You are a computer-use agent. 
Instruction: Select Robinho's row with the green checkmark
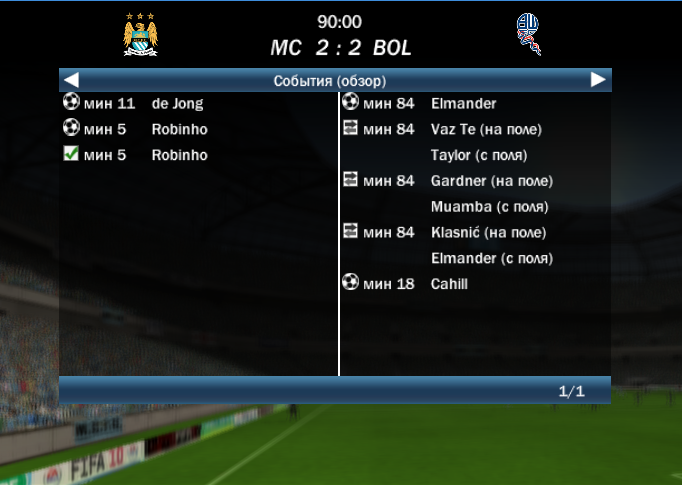pyautogui.click(x=179, y=155)
